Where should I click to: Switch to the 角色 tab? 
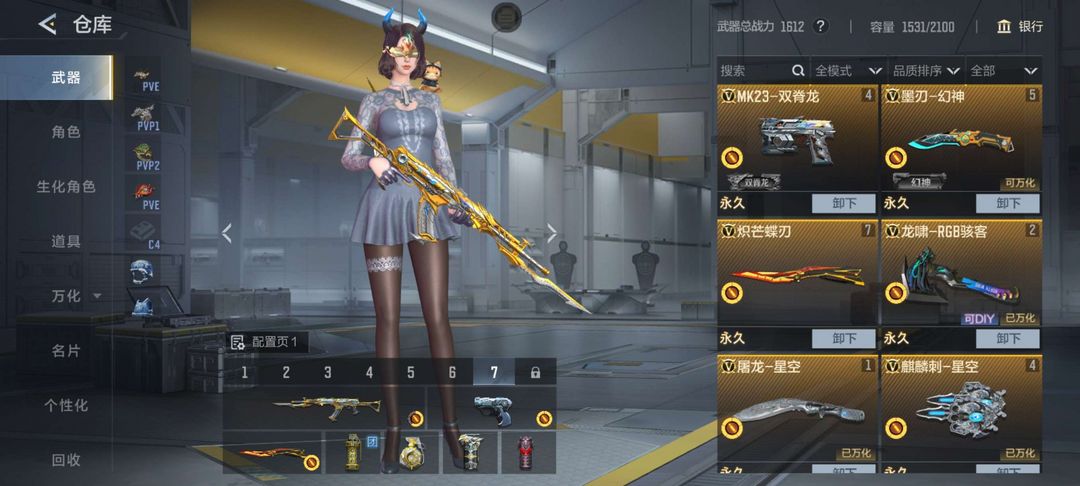(x=66, y=132)
